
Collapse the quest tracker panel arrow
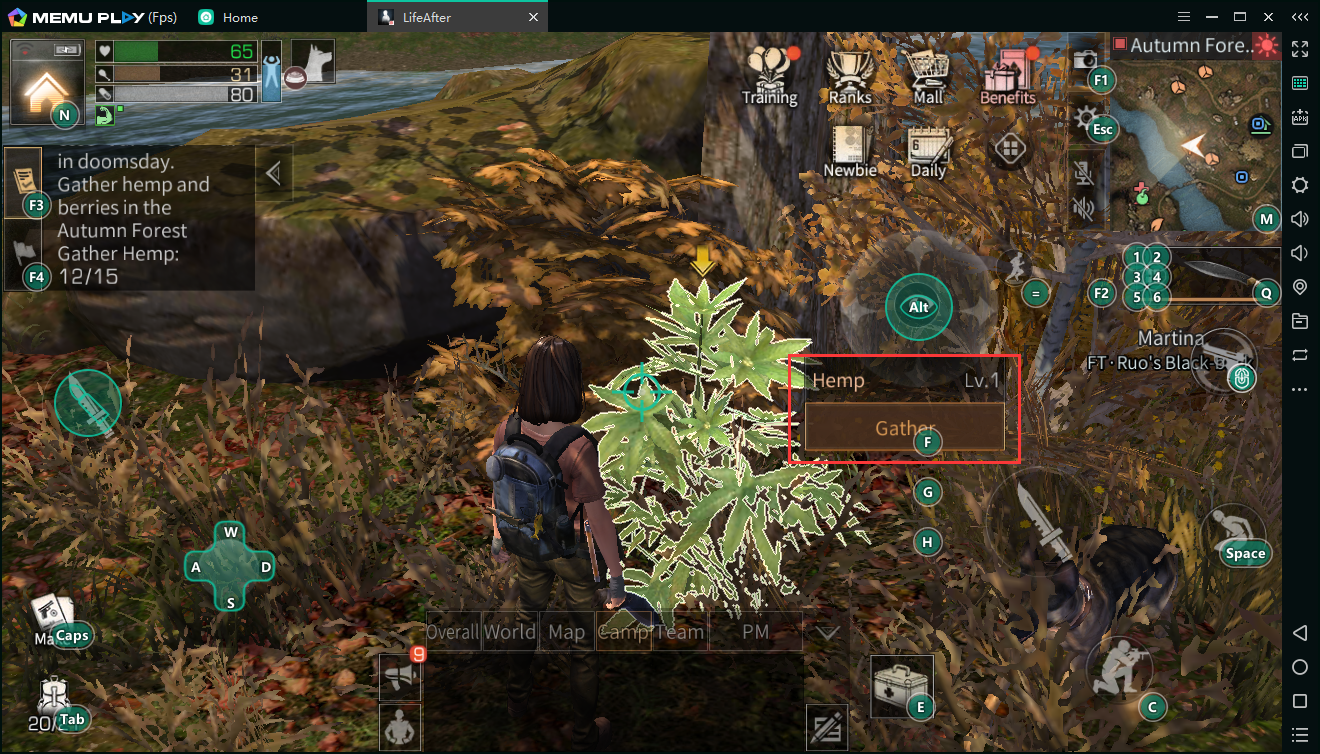tap(272, 174)
